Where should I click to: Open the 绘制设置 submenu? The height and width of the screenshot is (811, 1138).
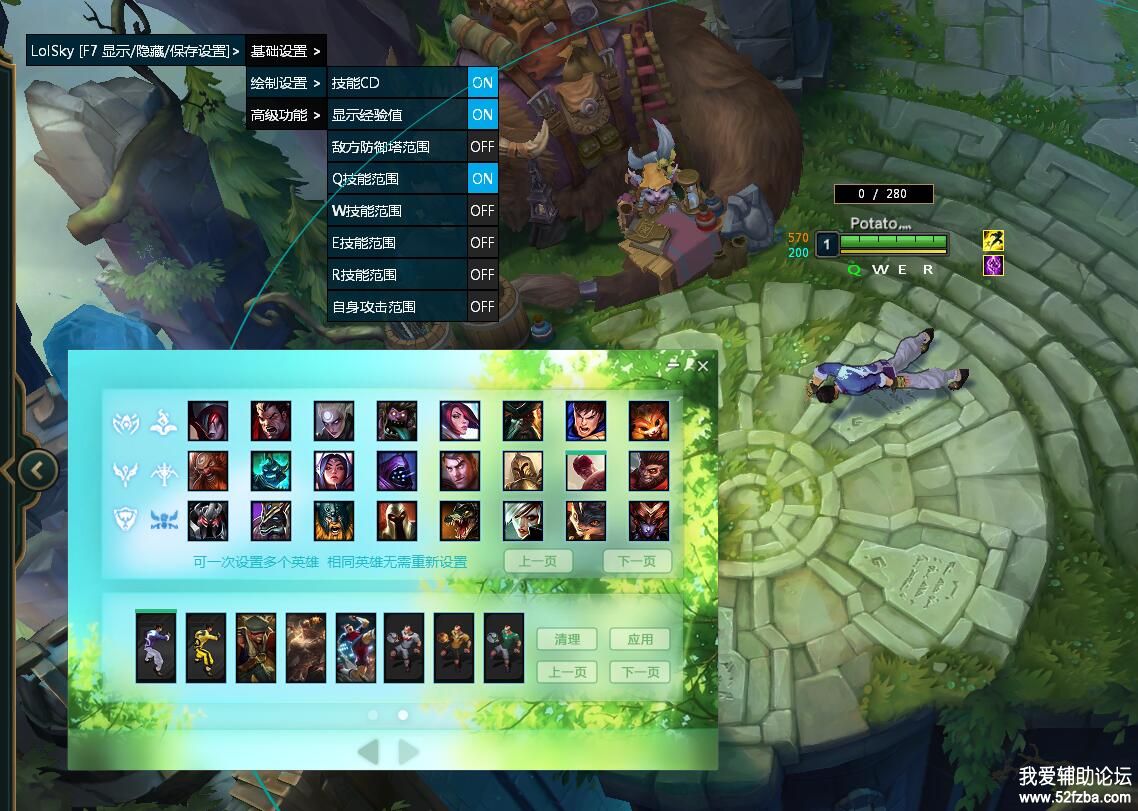click(x=285, y=83)
